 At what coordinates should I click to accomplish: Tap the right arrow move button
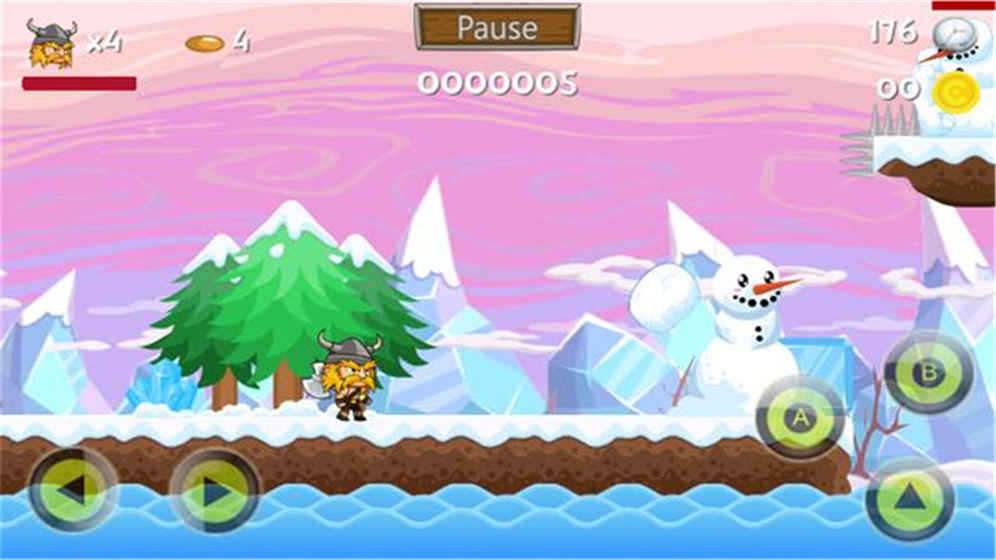pyautogui.click(x=214, y=490)
